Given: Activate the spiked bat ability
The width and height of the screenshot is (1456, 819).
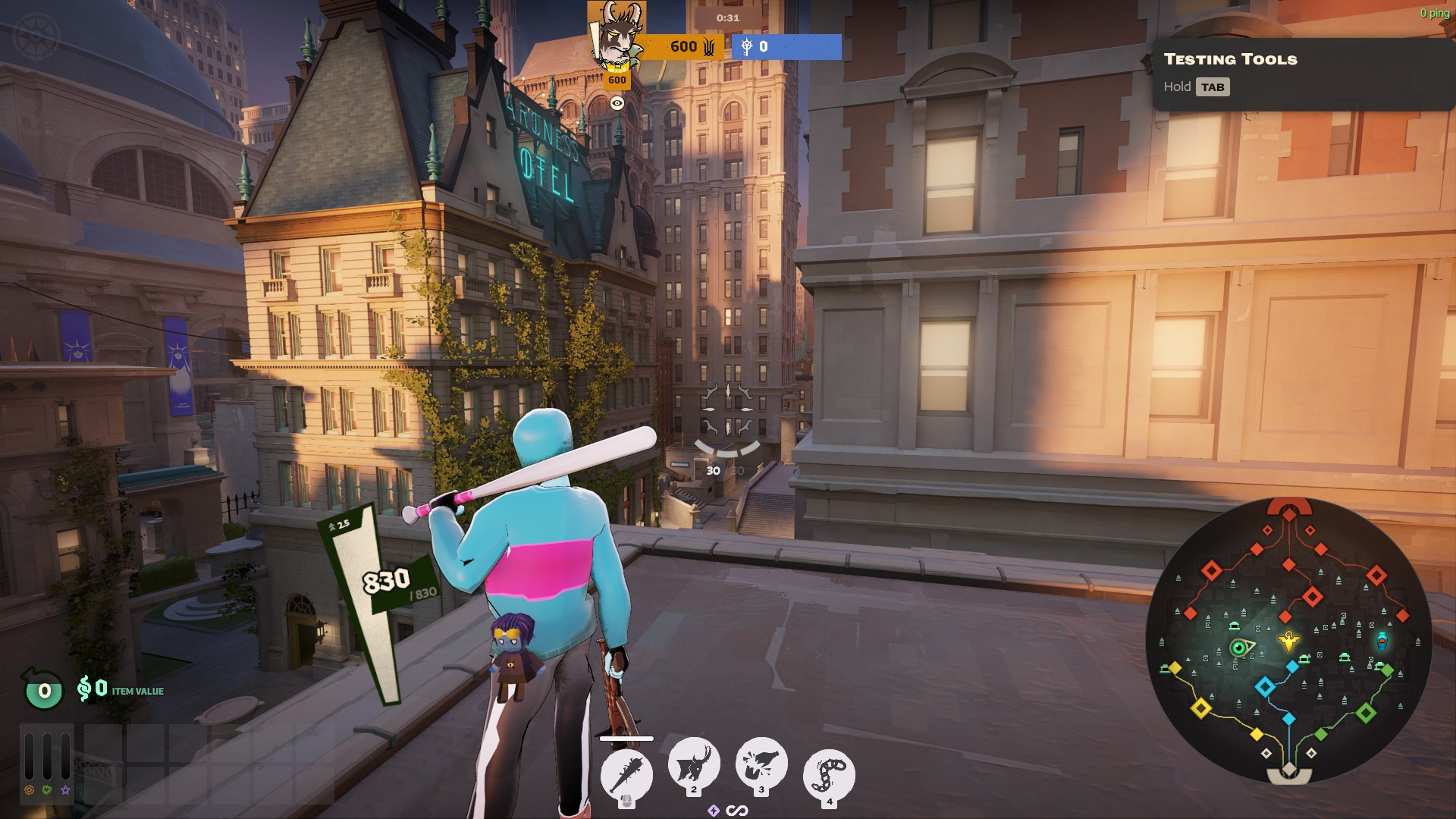Looking at the screenshot, I should click(626, 773).
